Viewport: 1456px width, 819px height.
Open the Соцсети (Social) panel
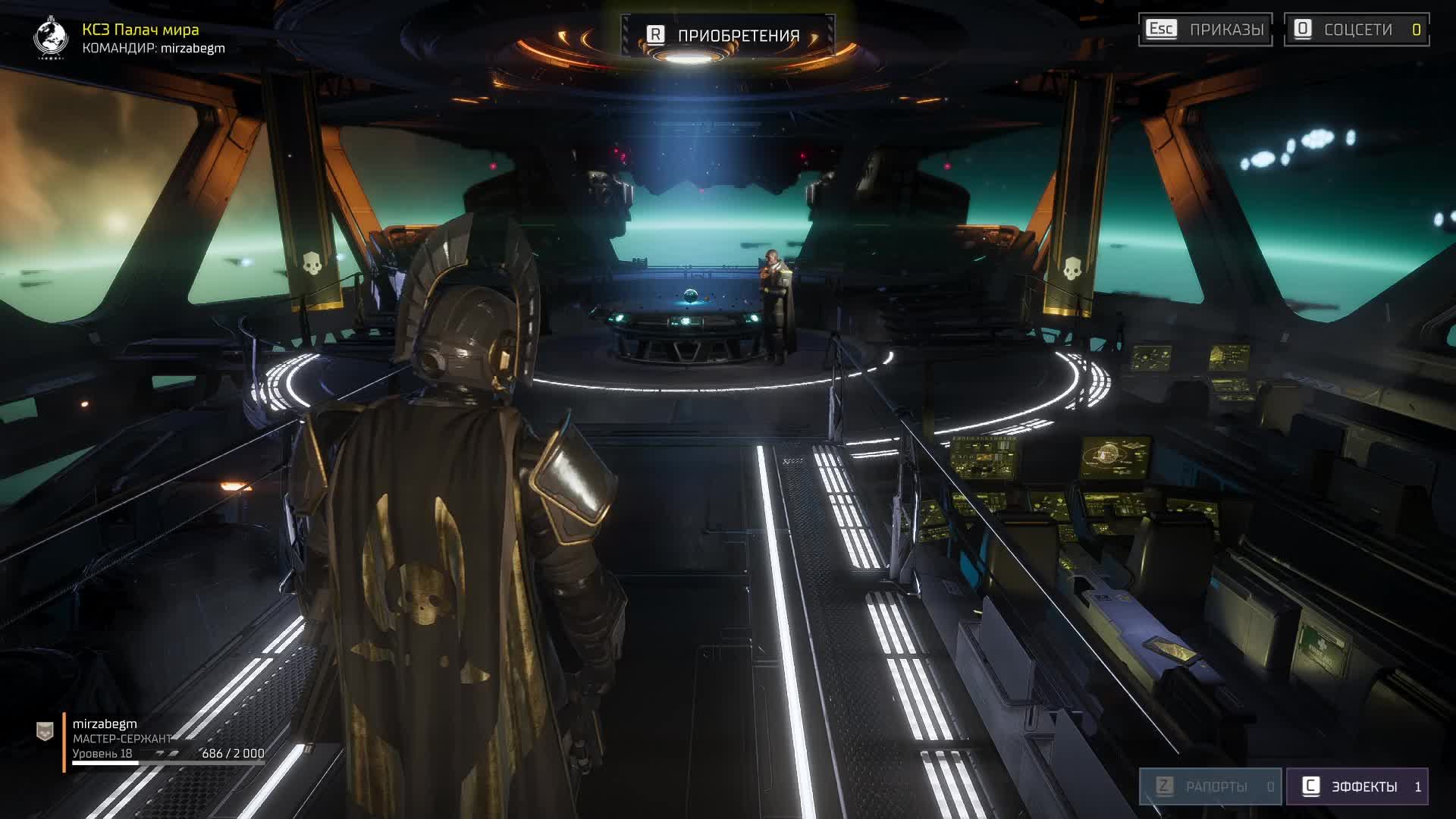1356,30
